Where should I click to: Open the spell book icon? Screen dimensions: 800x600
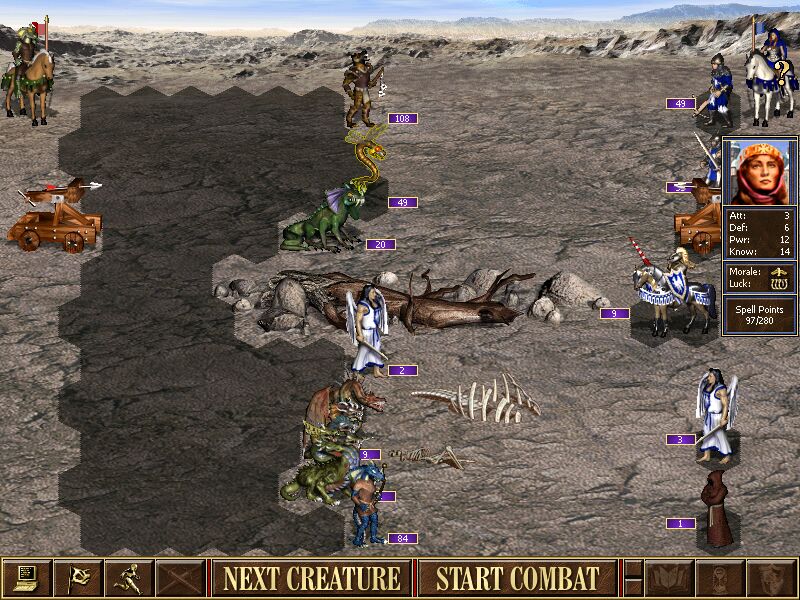pos(668,578)
